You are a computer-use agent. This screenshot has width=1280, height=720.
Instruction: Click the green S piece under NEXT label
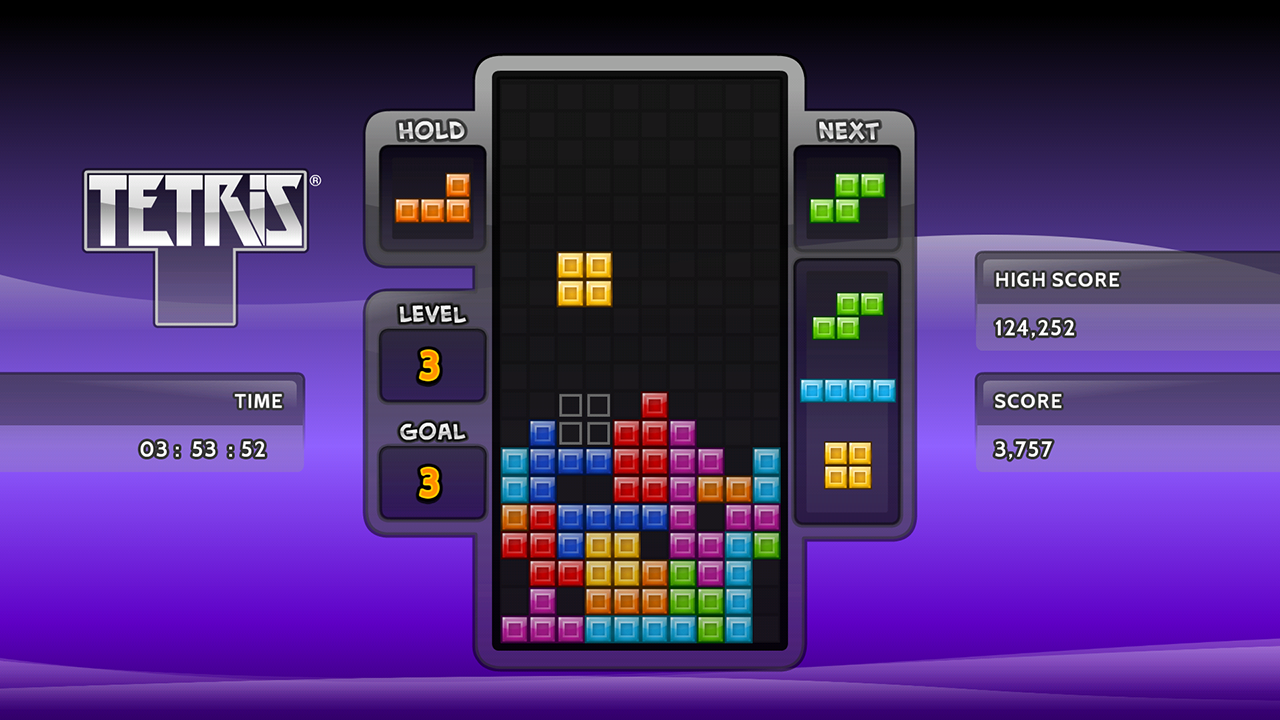point(847,198)
